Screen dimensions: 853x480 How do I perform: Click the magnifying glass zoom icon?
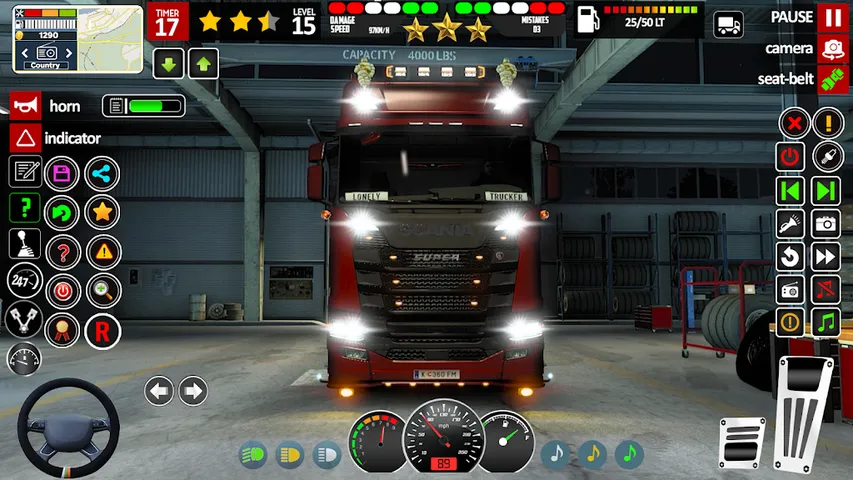(x=102, y=291)
